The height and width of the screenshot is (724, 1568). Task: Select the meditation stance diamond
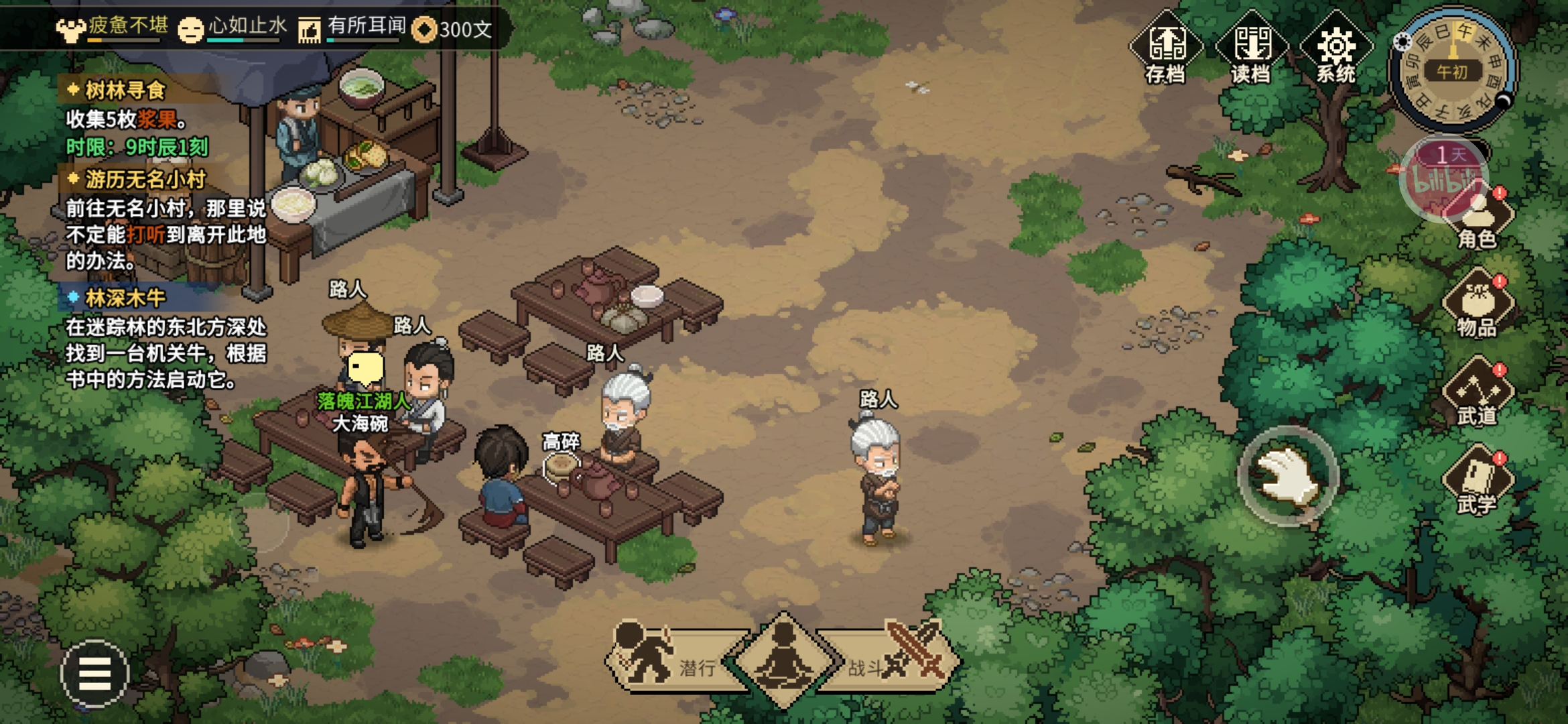coord(783,659)
